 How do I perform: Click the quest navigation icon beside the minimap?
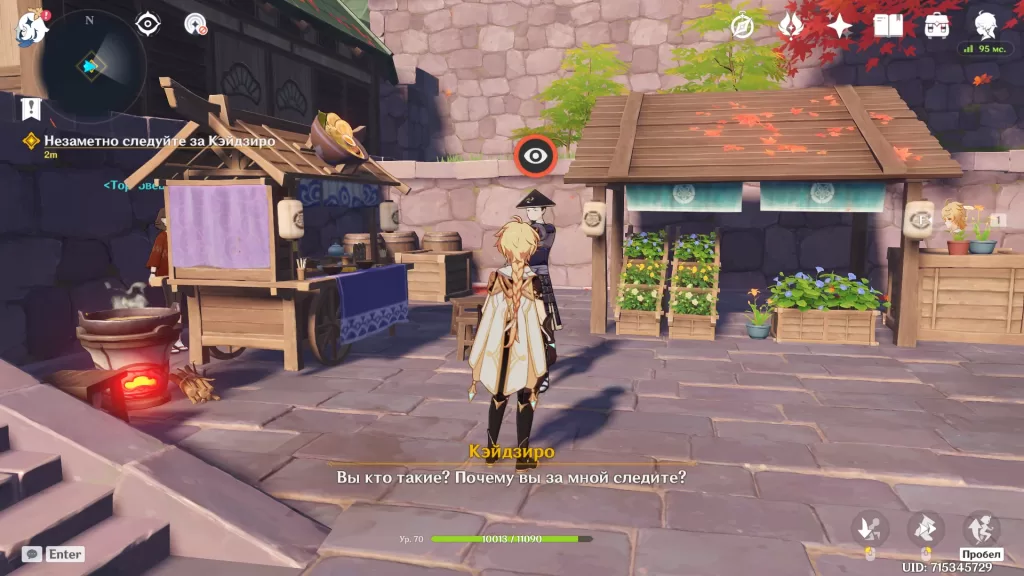coord(196,24)
